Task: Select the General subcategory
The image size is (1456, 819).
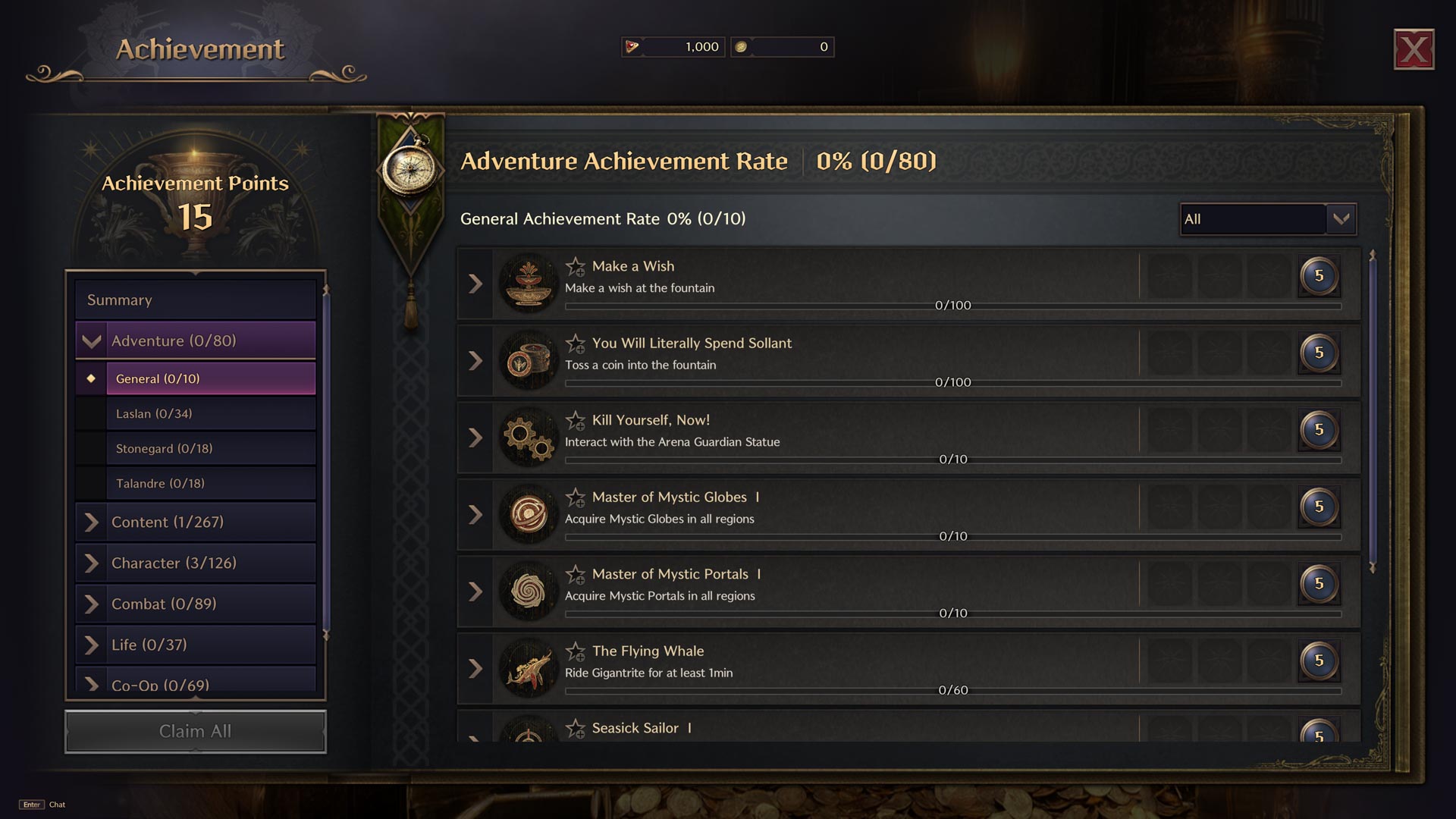Action: (x=211, y=378)
